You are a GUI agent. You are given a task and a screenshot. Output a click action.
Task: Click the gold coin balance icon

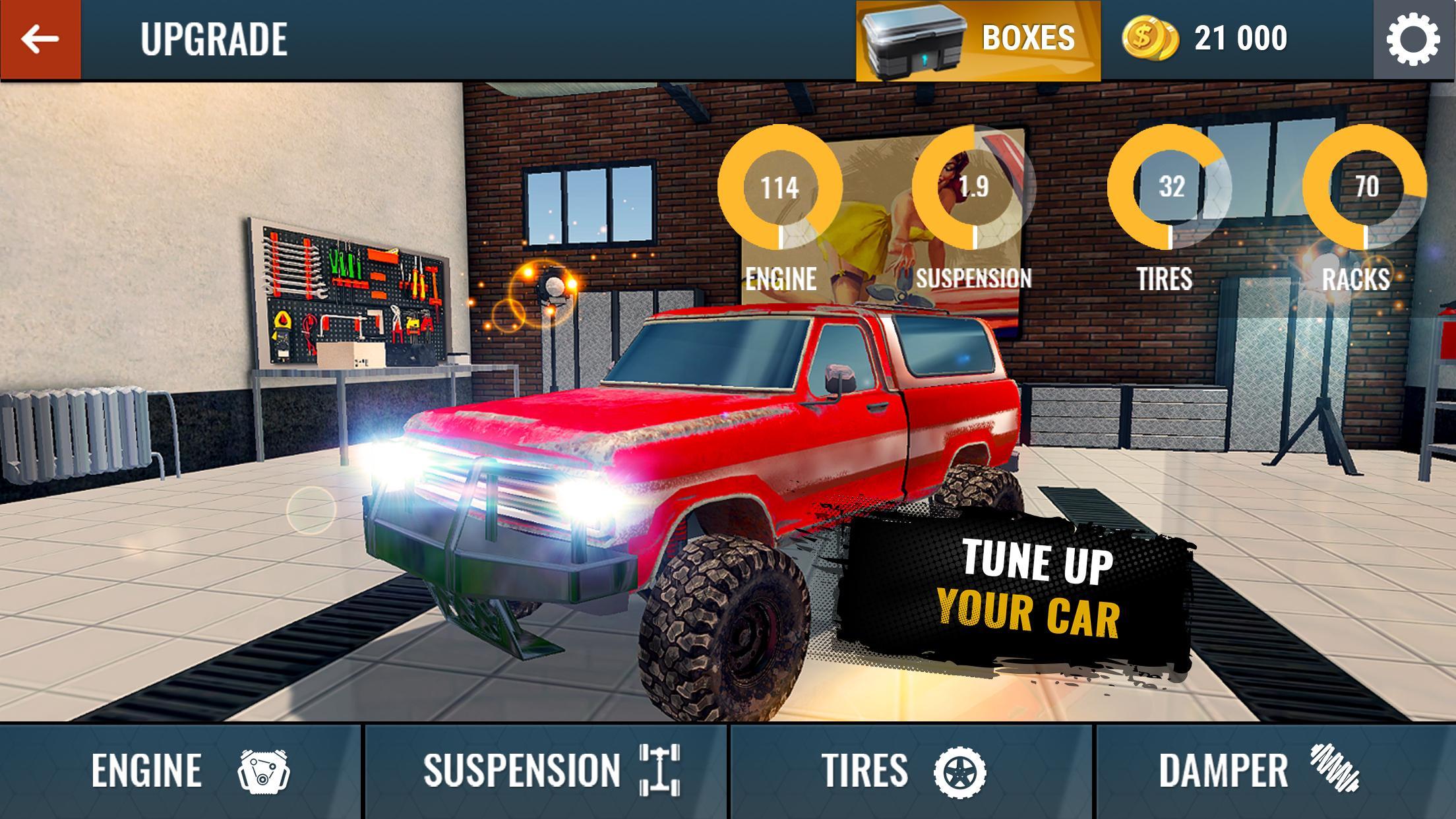click(x=1149, y=38)
